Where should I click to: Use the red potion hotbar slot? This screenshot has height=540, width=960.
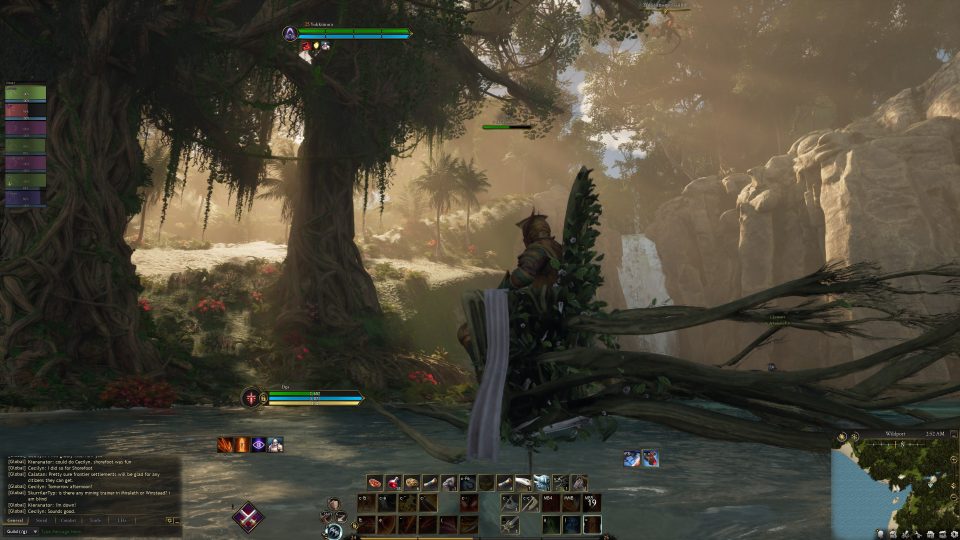pos(393,482)
